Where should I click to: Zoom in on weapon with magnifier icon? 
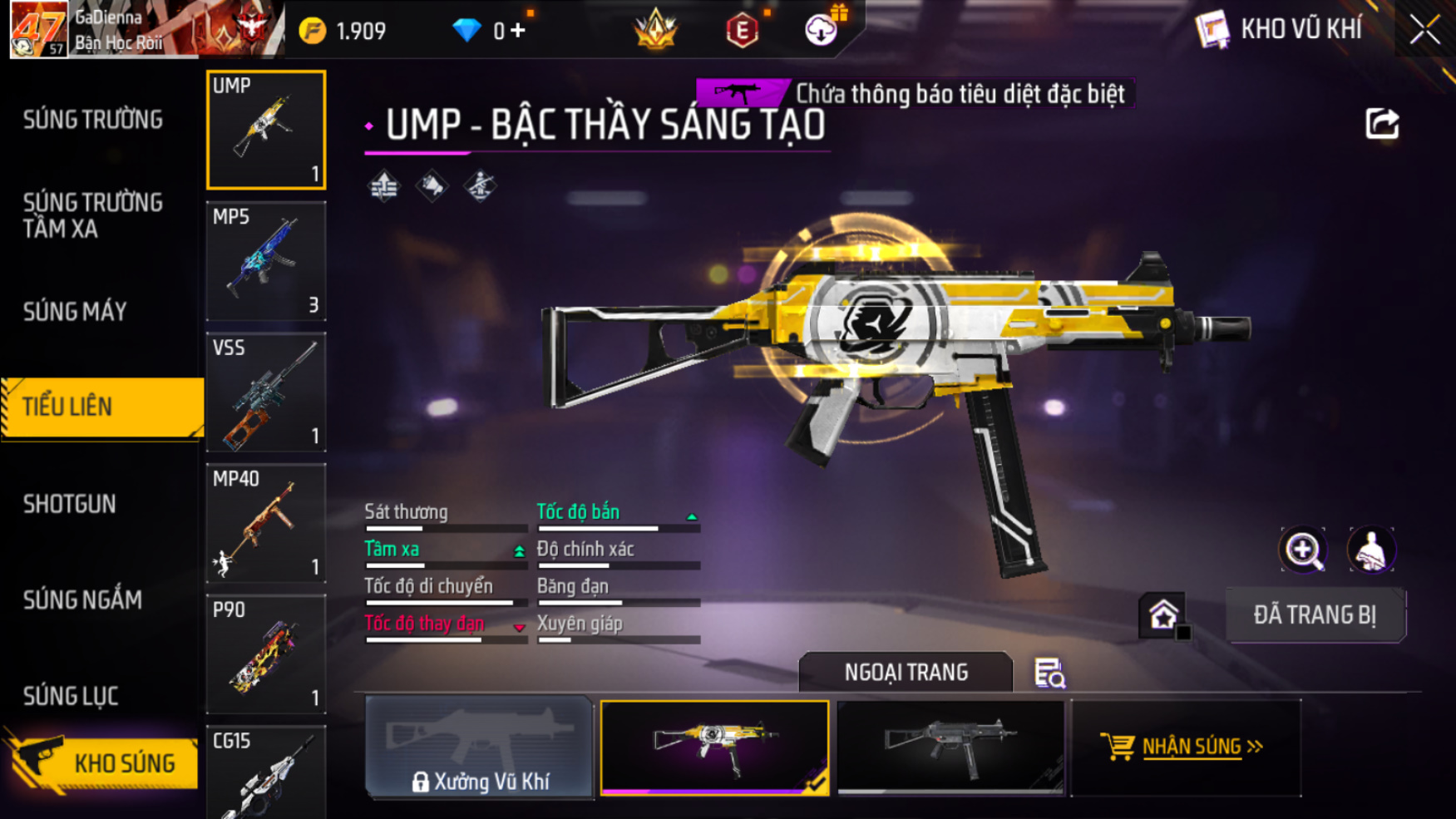coord(1303,550)
